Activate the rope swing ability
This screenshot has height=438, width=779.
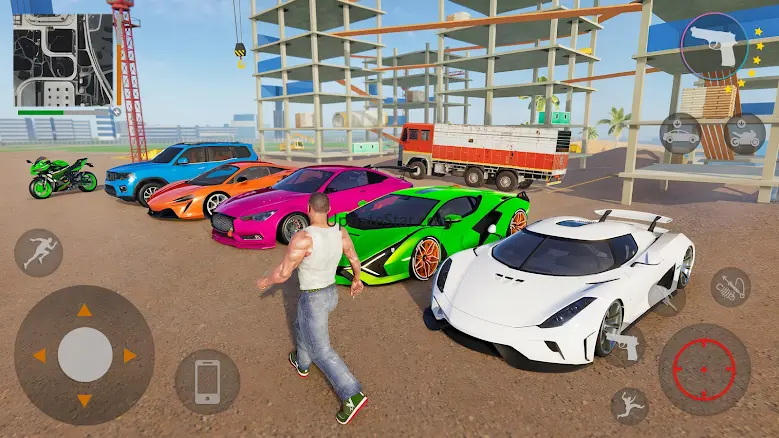[730, 287]
